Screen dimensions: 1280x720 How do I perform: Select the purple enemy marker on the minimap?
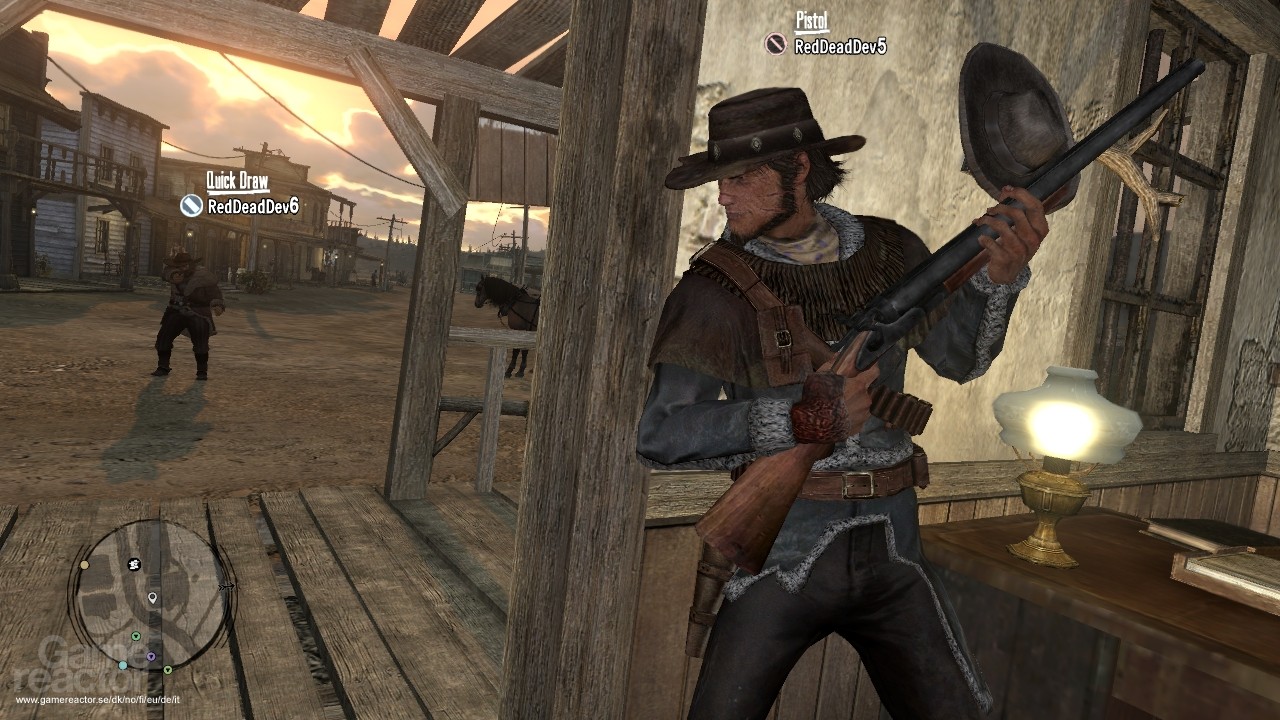click(151, 656)
